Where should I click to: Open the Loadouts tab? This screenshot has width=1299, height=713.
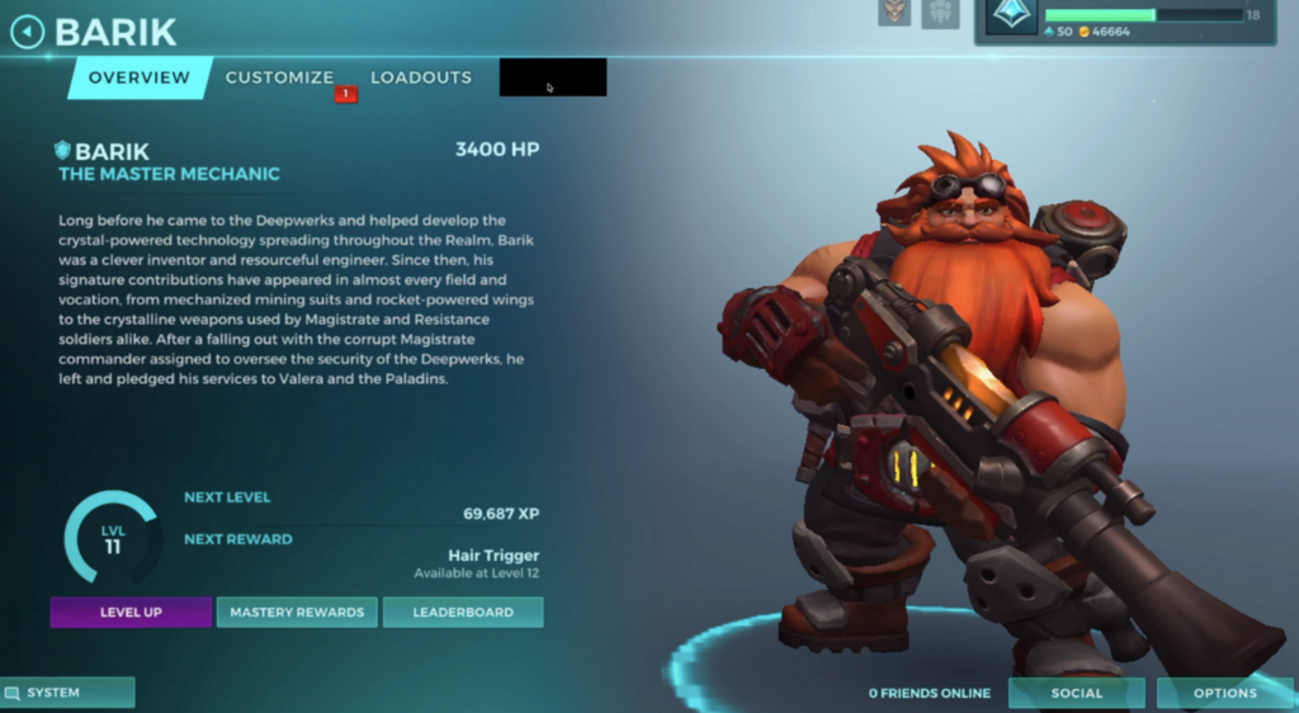pos(421,78)
